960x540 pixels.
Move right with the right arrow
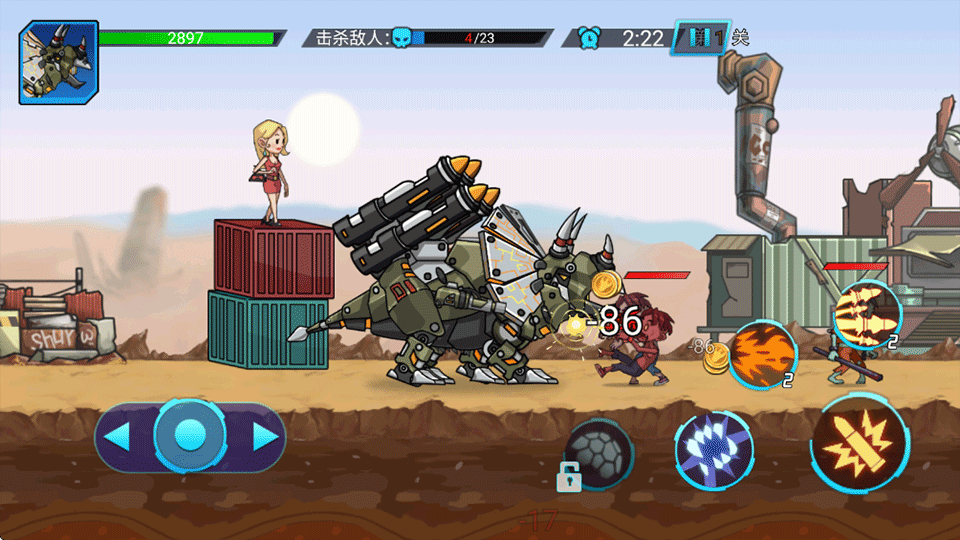[x=263, y=436]
